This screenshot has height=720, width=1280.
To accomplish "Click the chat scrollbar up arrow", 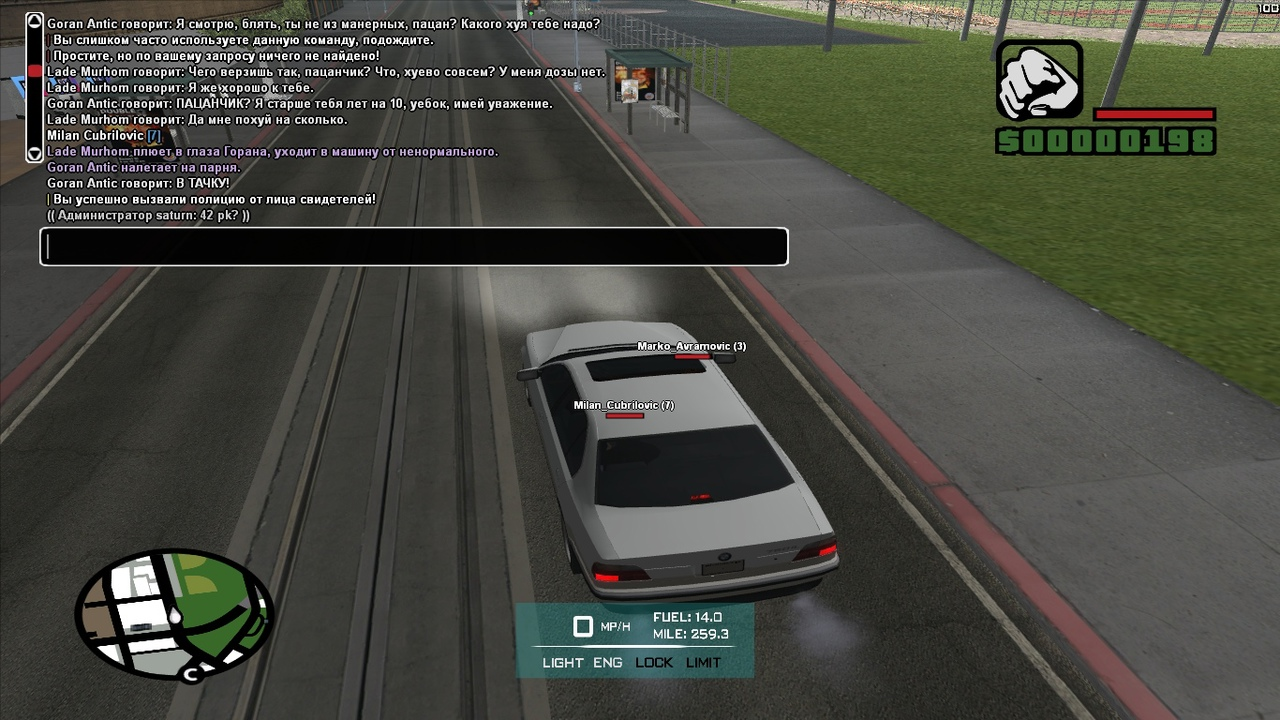I will click(34, 20).
